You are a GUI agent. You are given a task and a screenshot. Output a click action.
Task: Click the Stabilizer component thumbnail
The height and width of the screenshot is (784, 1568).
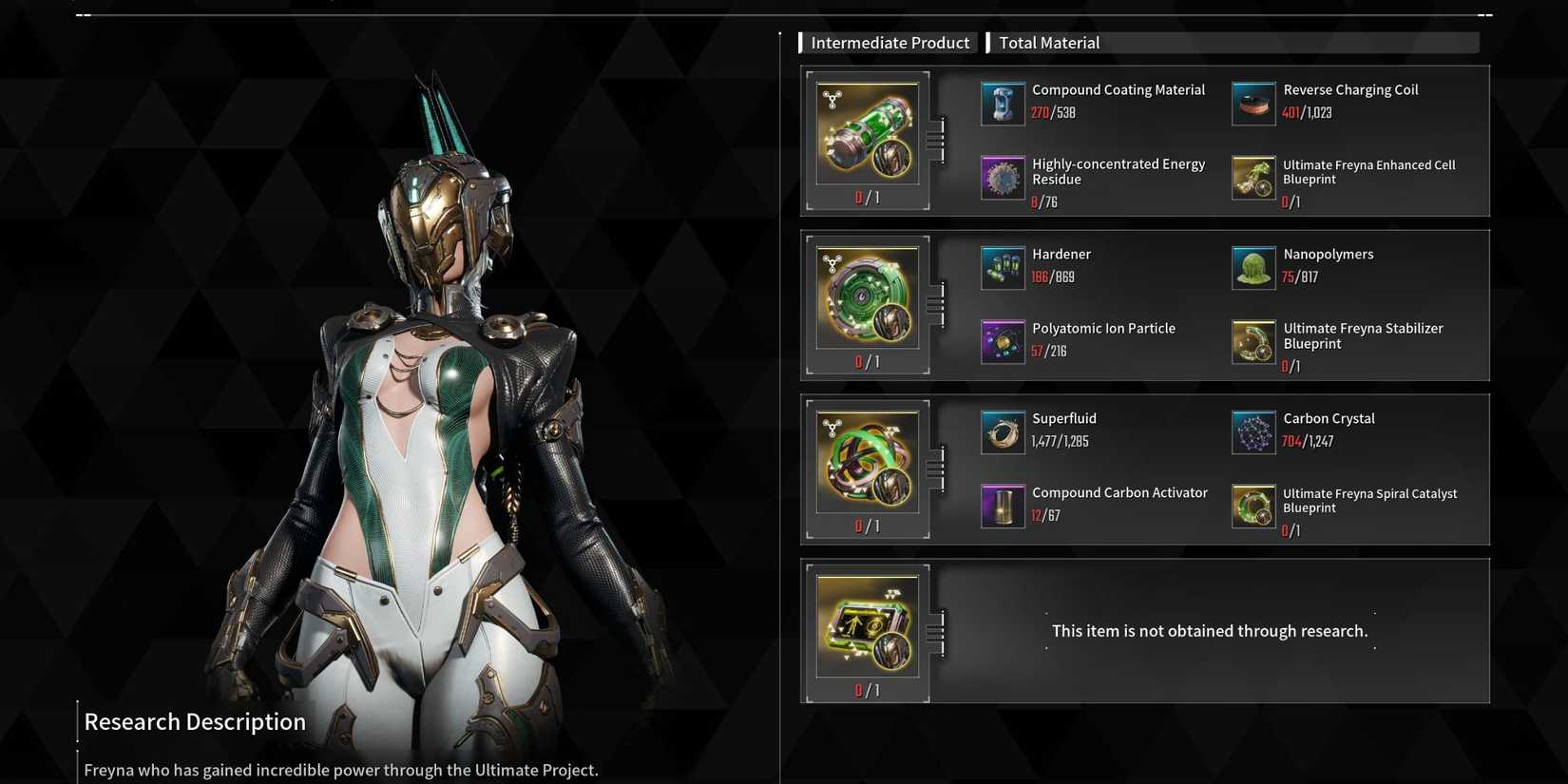pos(867,297)
